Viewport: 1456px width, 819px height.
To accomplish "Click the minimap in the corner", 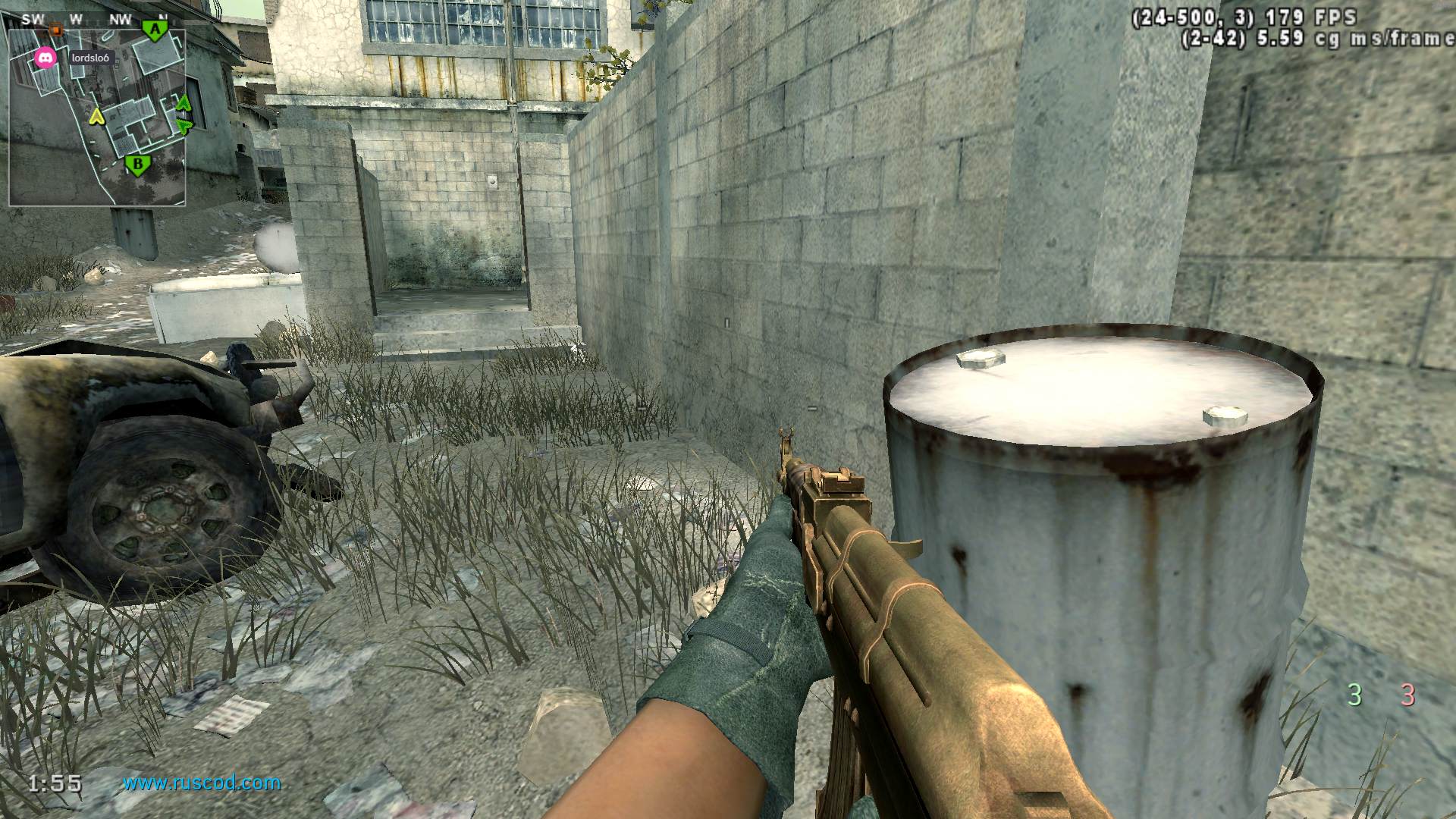I will coord(97,118).
